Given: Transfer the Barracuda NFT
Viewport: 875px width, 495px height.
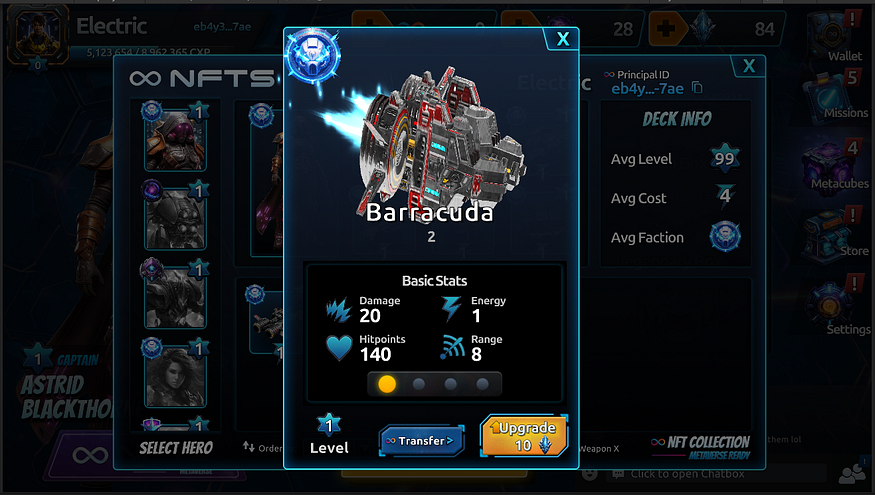Looking at the screenshot, I should (x=421, y=440).
